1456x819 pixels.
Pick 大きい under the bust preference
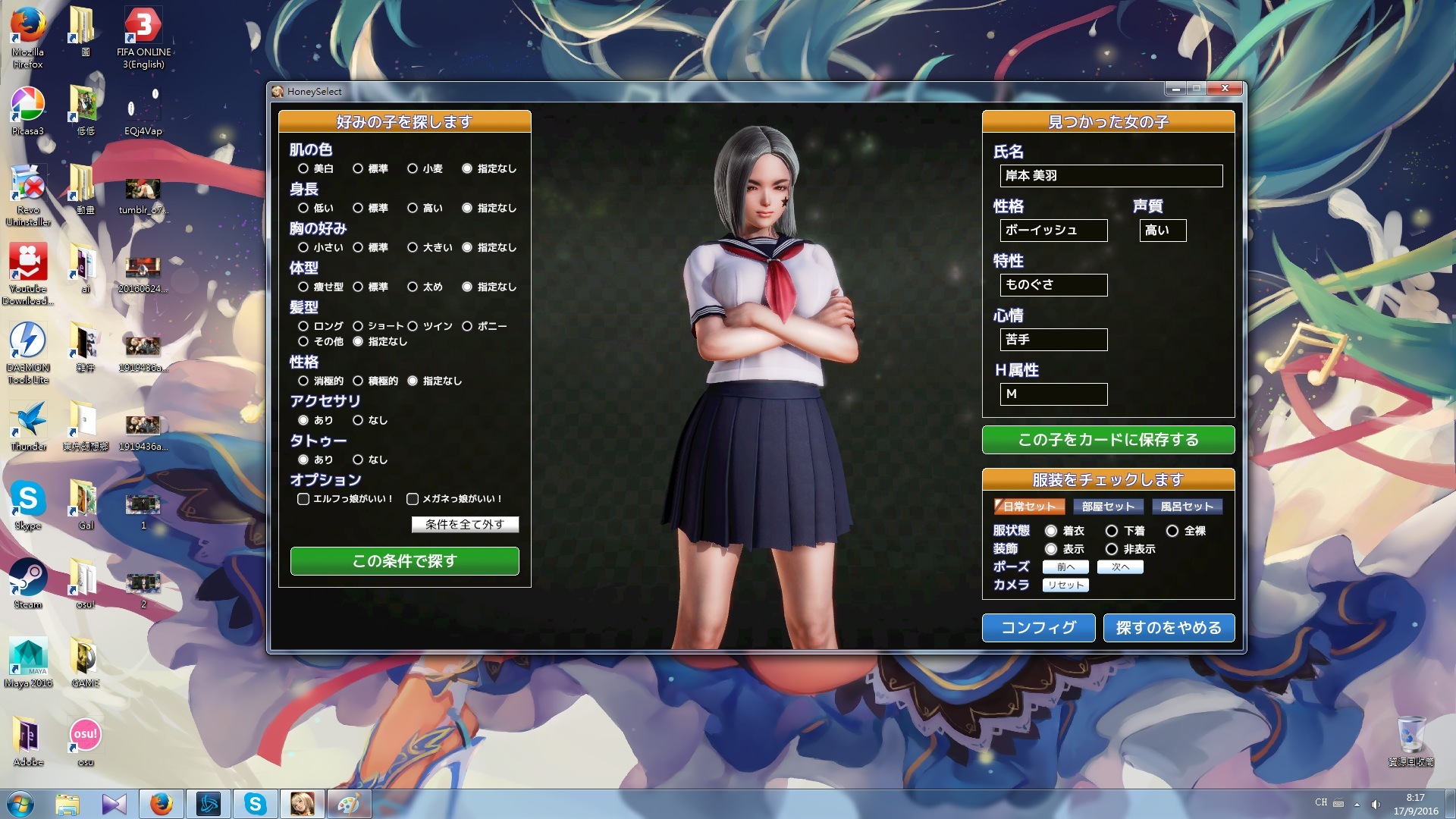(x=413, y=247)
